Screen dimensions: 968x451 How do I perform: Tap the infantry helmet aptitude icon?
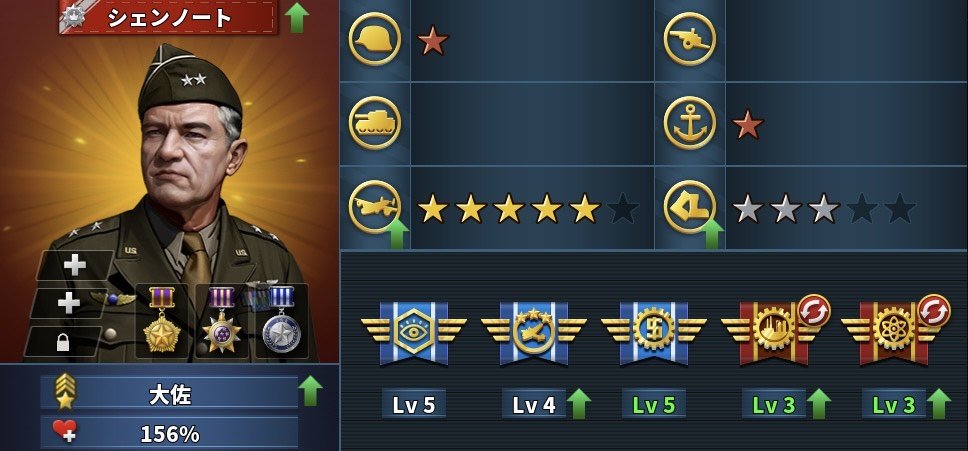point(375,40)
